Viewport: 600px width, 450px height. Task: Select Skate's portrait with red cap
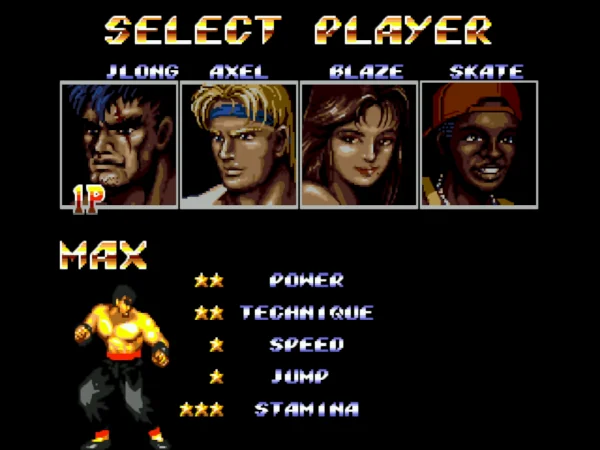(x=479, y=145)
